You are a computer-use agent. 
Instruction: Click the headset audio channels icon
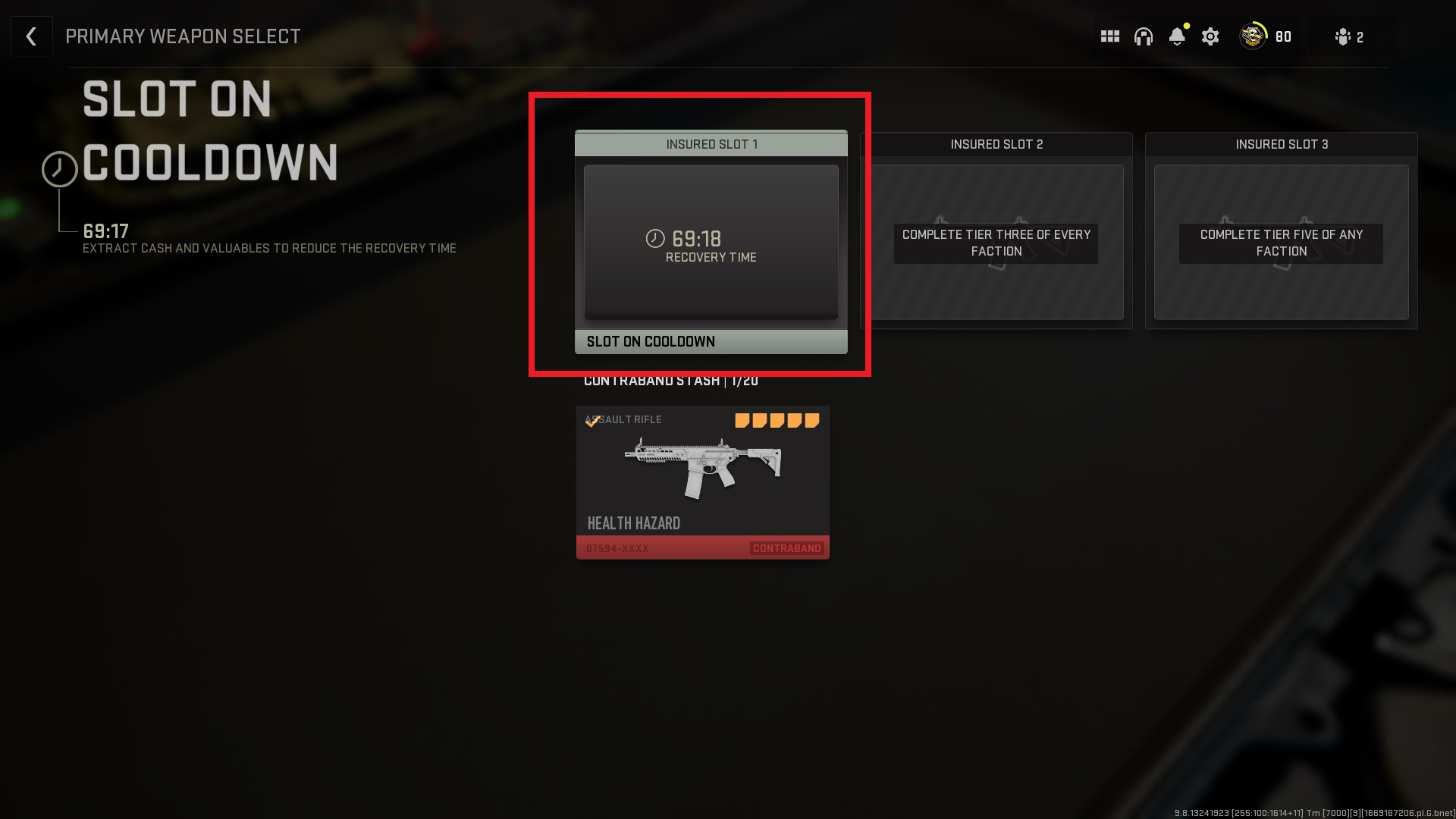[x=1144, y=36]
